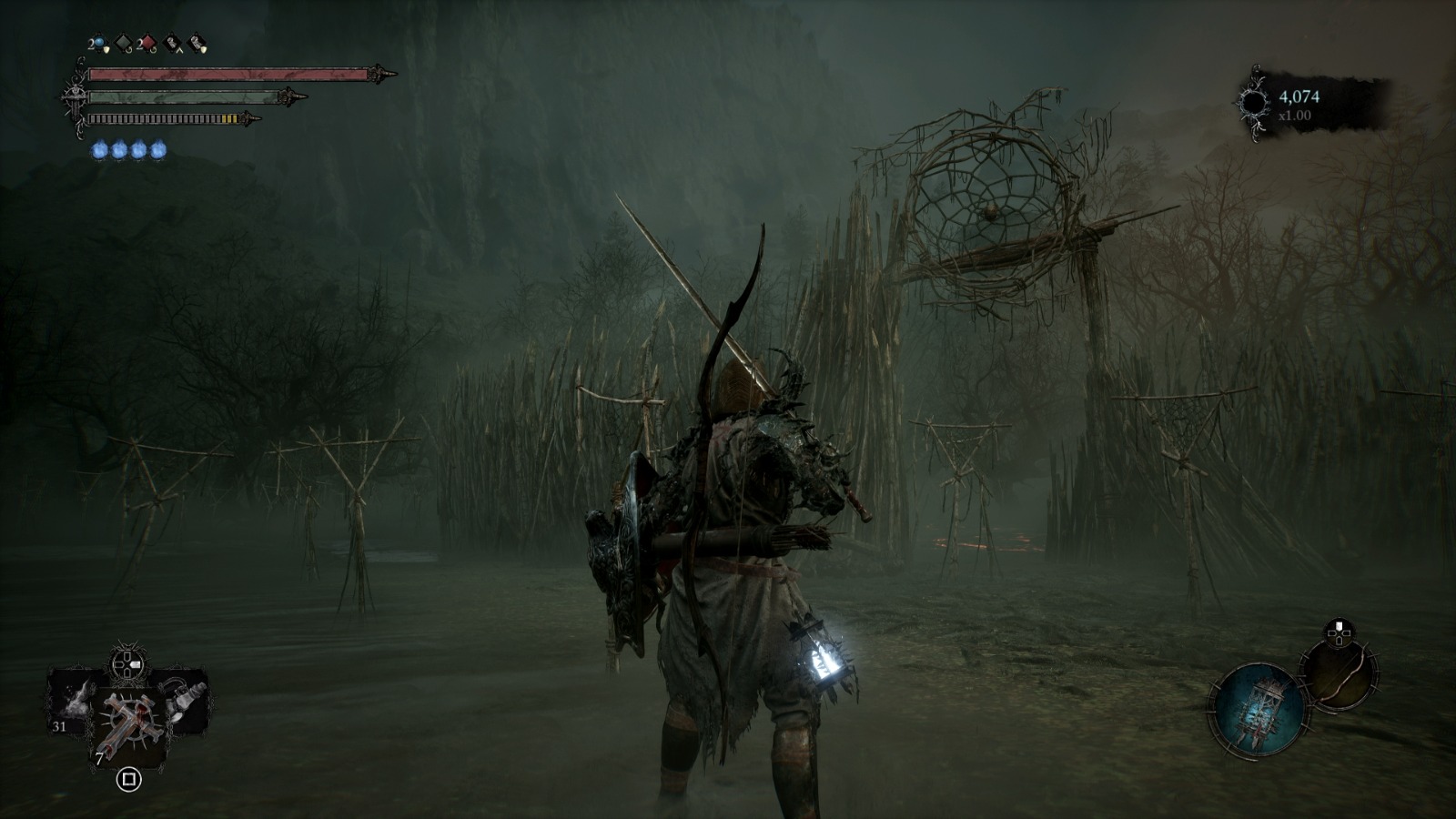
Task: Click the scroll status effect icon
Action: (171, 42)
